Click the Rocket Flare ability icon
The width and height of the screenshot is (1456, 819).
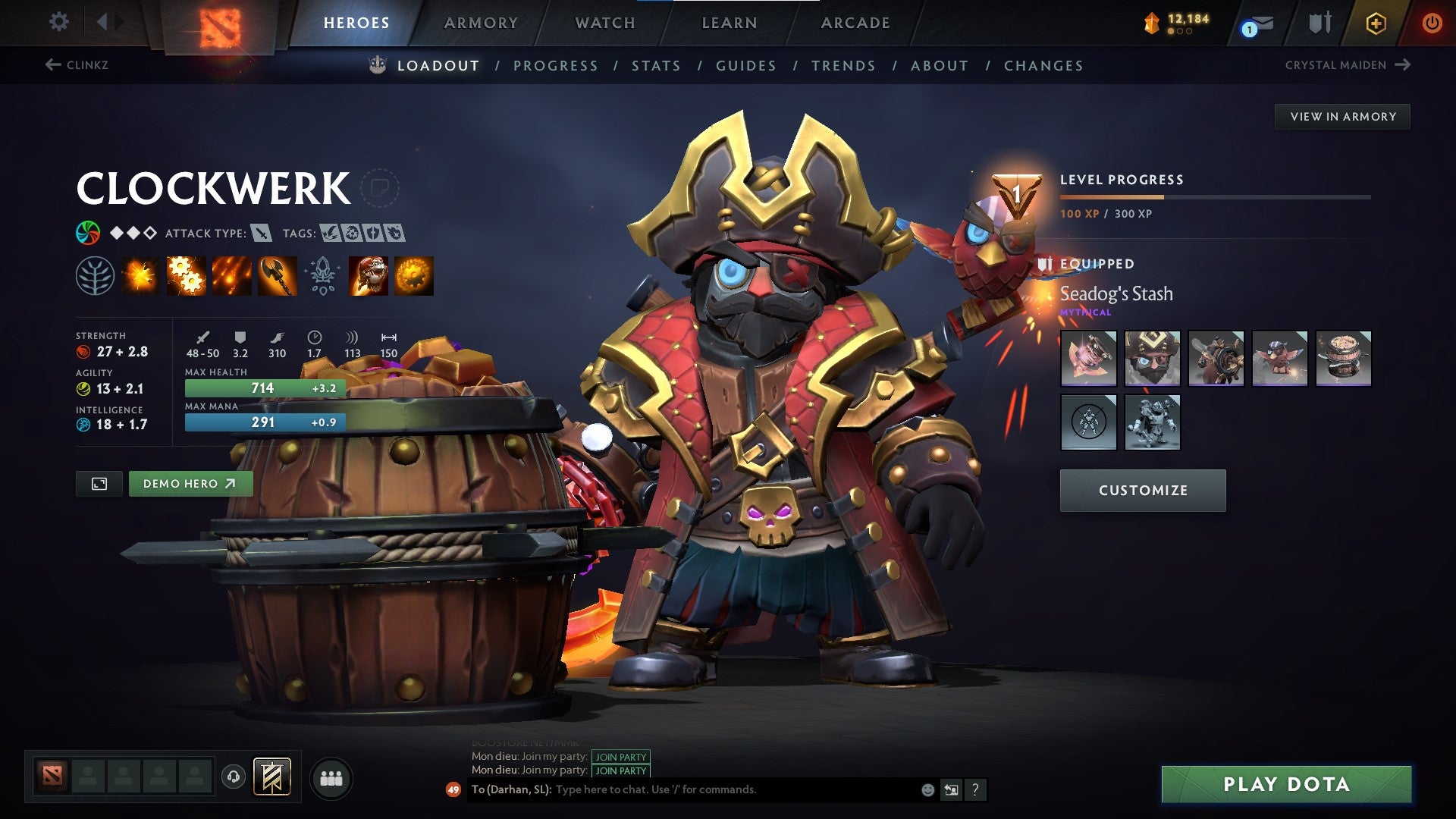(x=231, y=276)
